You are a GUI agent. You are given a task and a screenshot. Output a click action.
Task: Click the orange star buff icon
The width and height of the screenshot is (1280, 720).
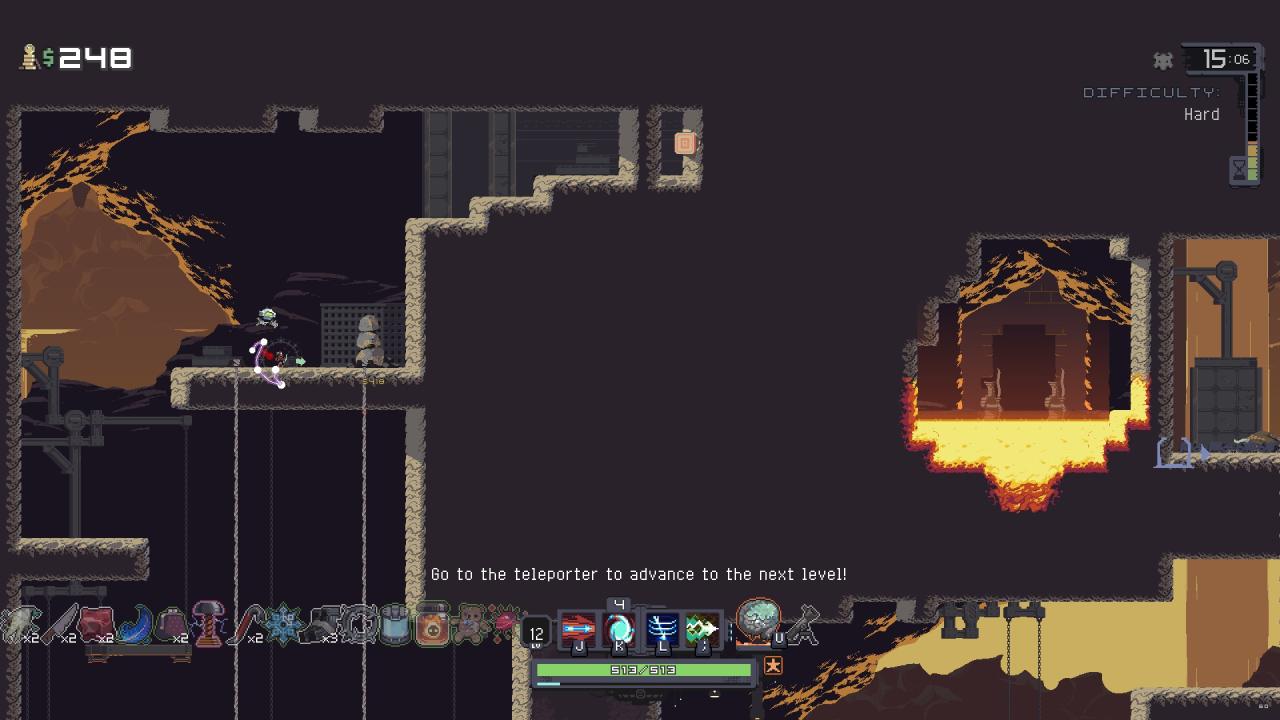pyautogui.click(x=773, y=665)
